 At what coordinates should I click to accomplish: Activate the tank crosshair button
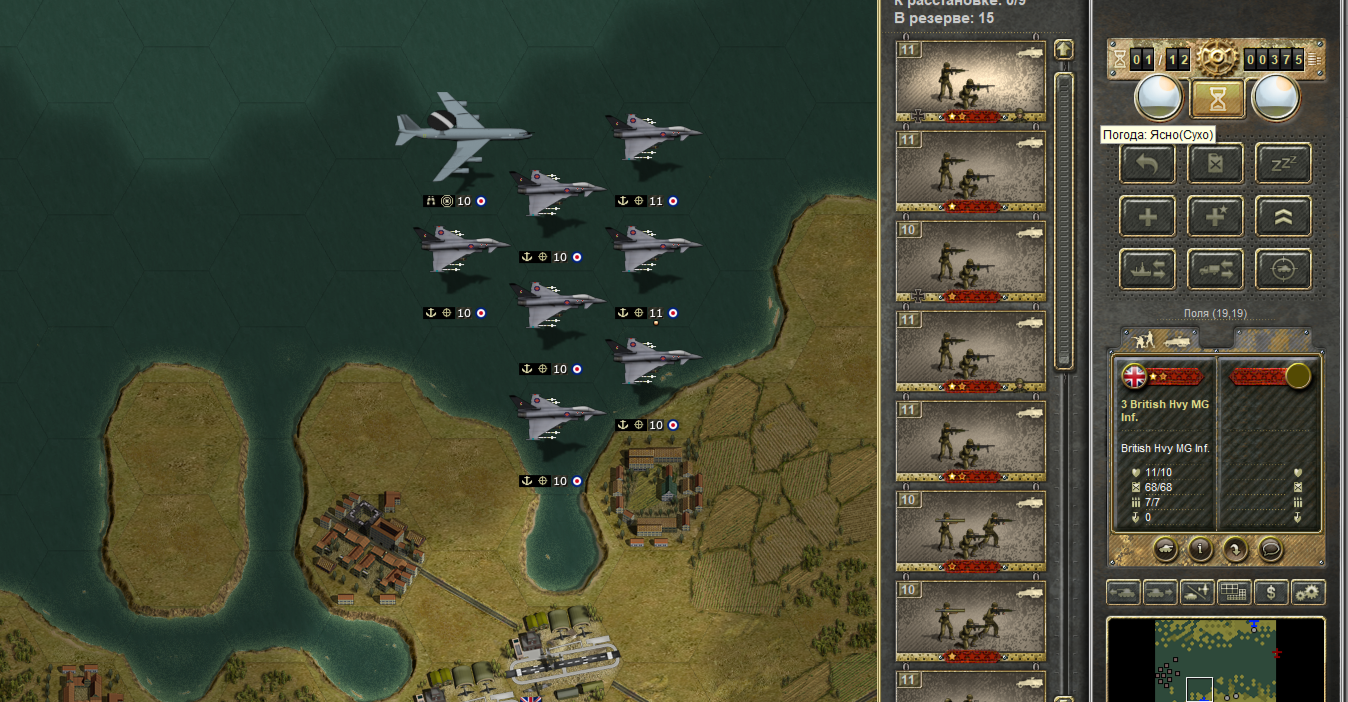[1283, 269]
